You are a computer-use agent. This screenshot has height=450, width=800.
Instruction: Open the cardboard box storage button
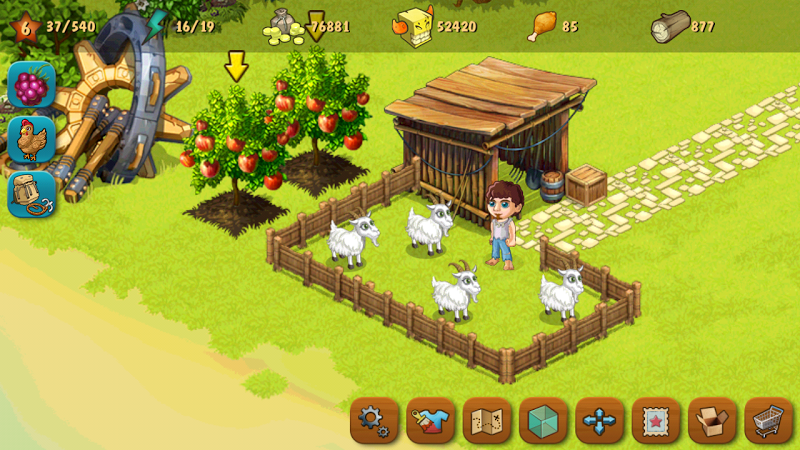pos(712,421)
